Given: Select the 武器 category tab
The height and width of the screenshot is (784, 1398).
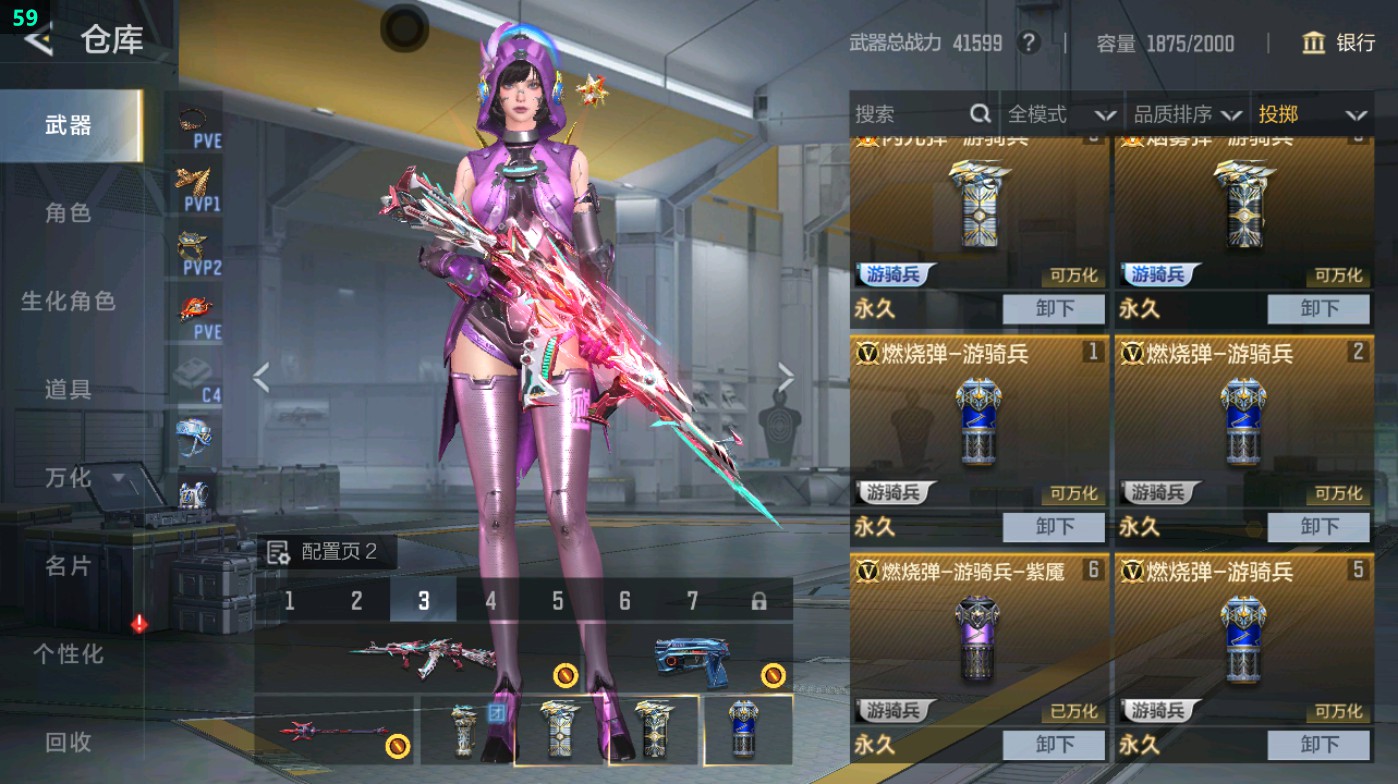Looking at the screenshot, I should click(68, 125).
